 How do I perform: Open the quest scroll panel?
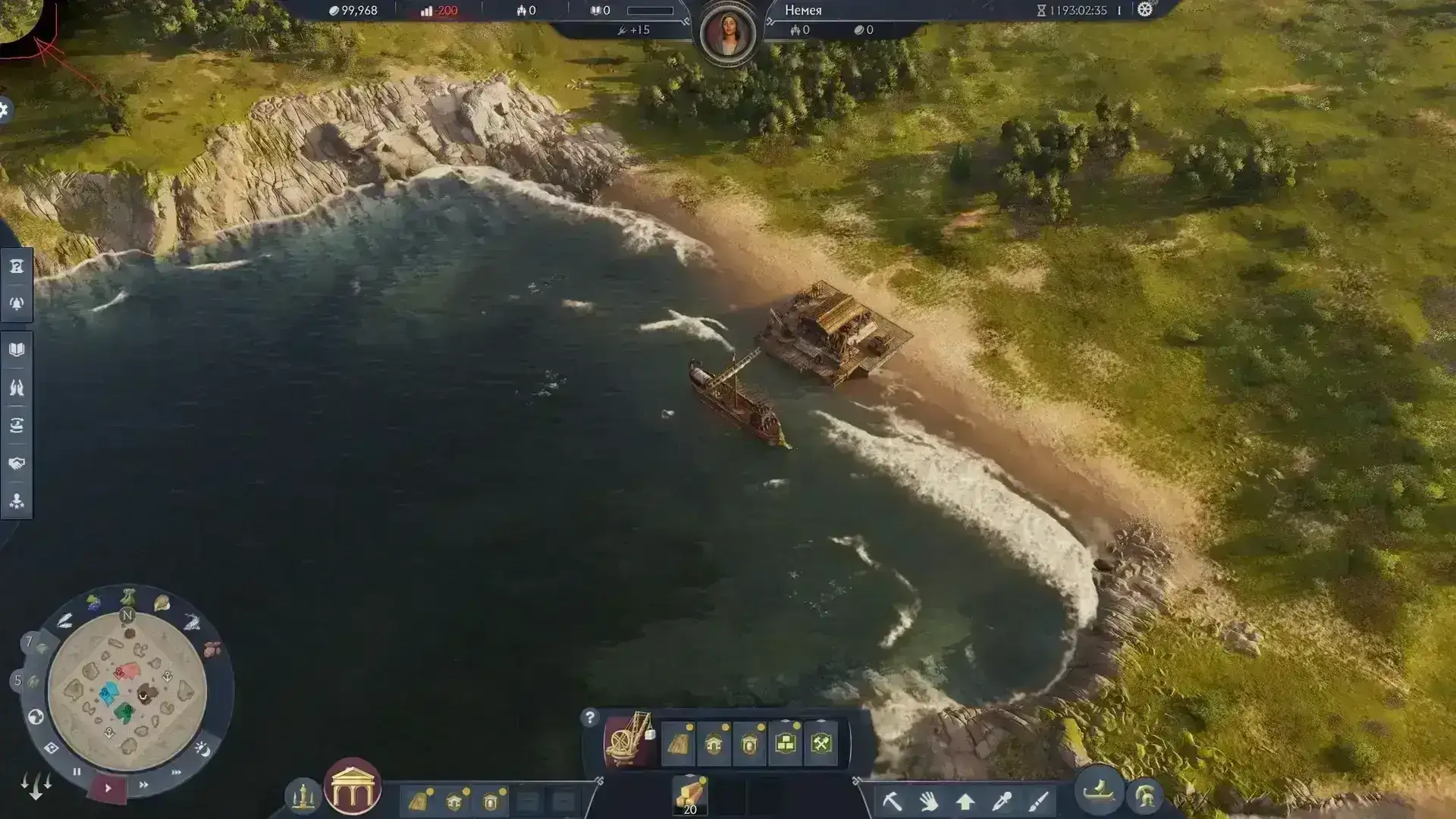pyautogui.click(x=17, y=266)
